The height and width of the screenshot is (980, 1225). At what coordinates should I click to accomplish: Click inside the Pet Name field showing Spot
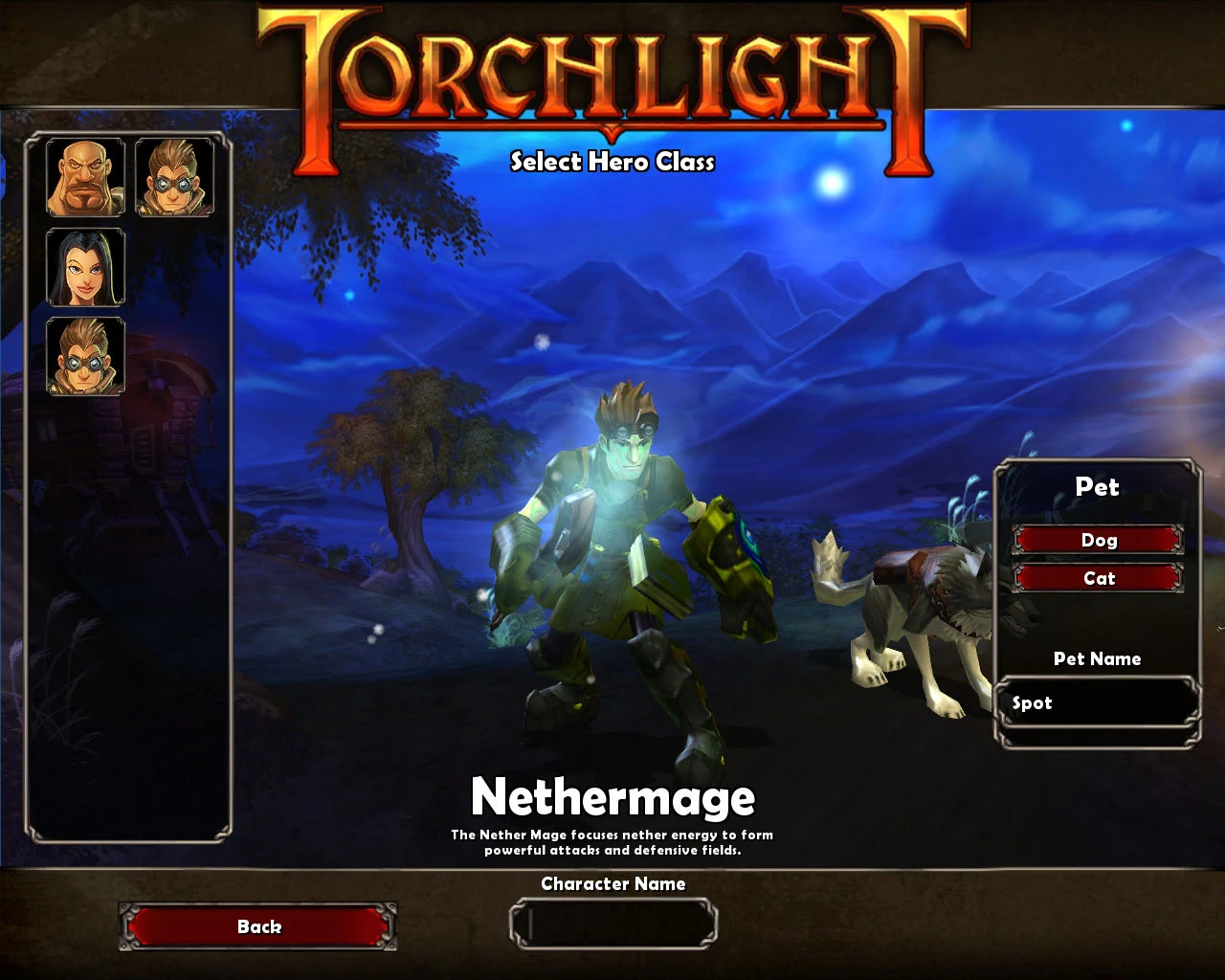point(1099,702)
